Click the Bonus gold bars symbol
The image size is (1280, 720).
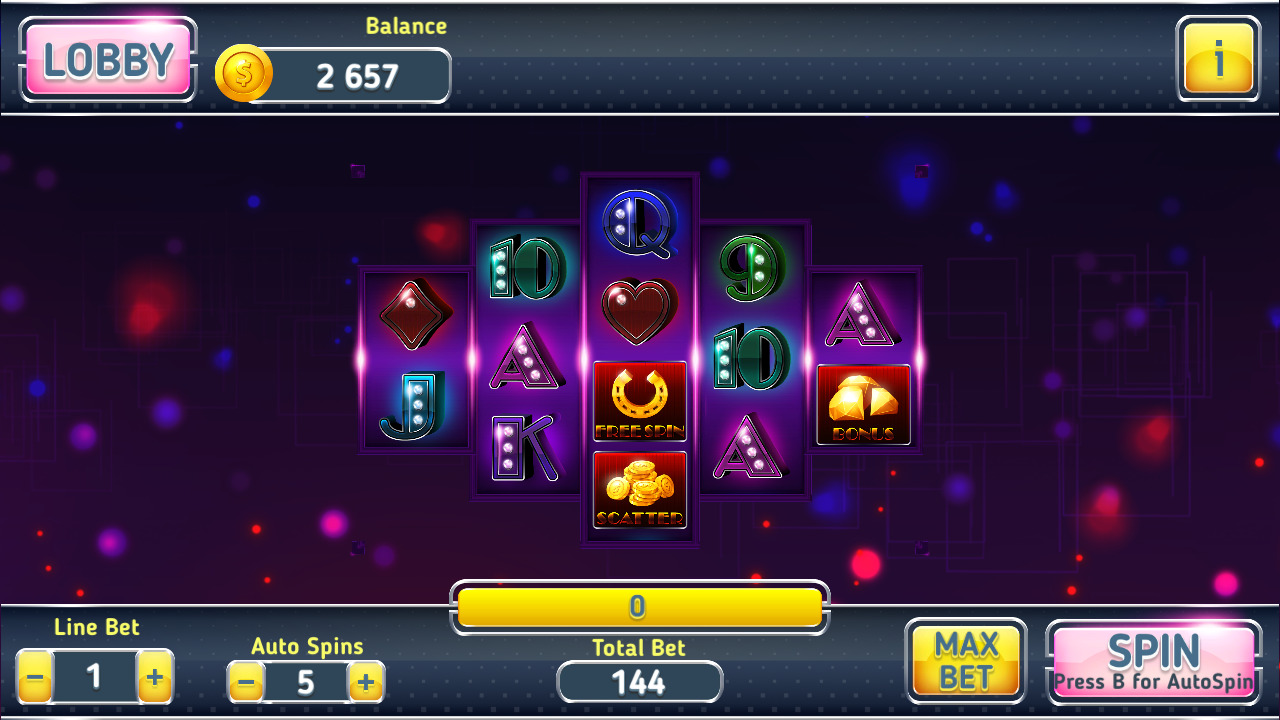point(863,402)
